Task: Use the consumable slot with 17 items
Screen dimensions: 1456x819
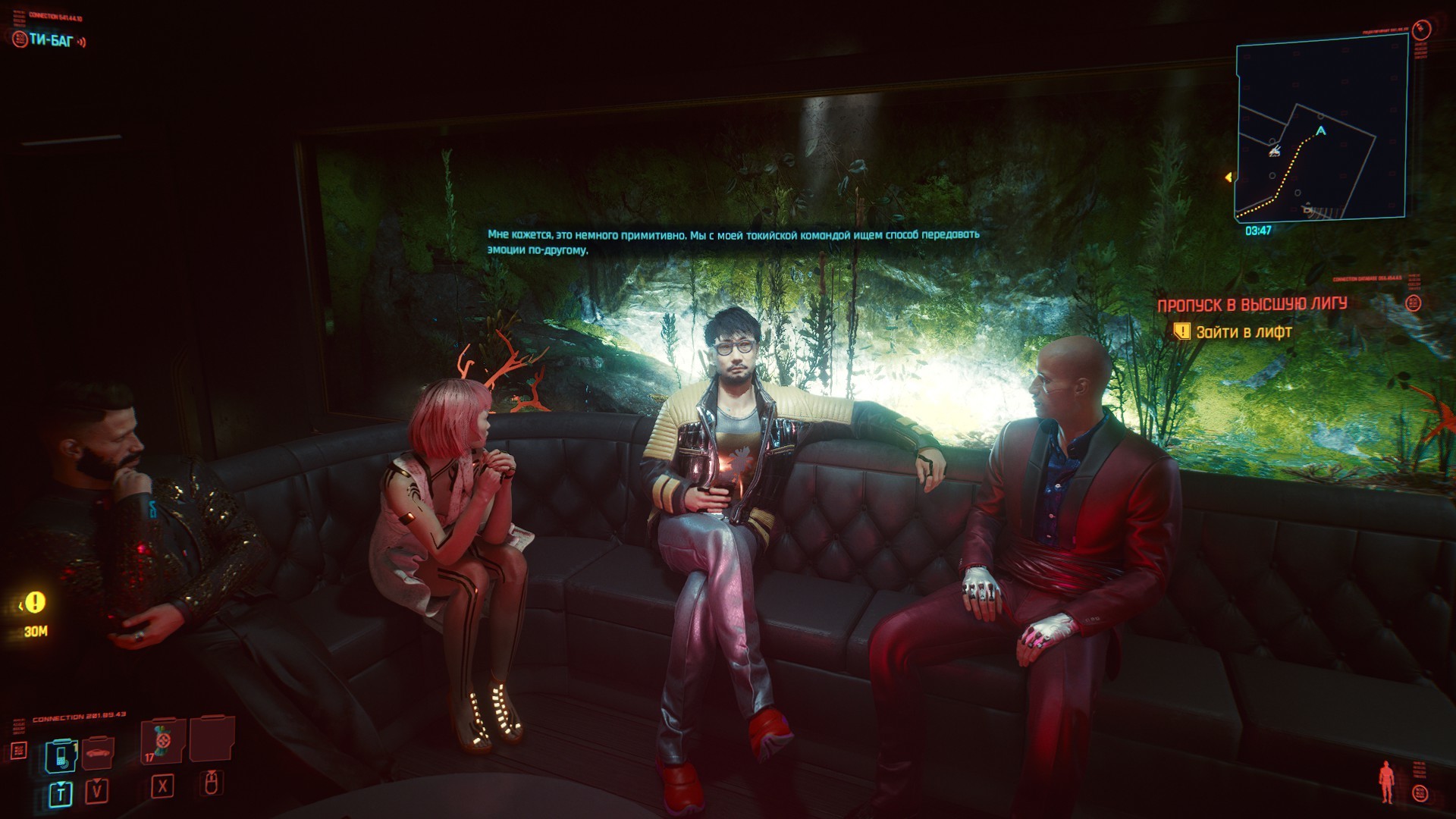Action: pyautogui.click(x=162, y=741)
